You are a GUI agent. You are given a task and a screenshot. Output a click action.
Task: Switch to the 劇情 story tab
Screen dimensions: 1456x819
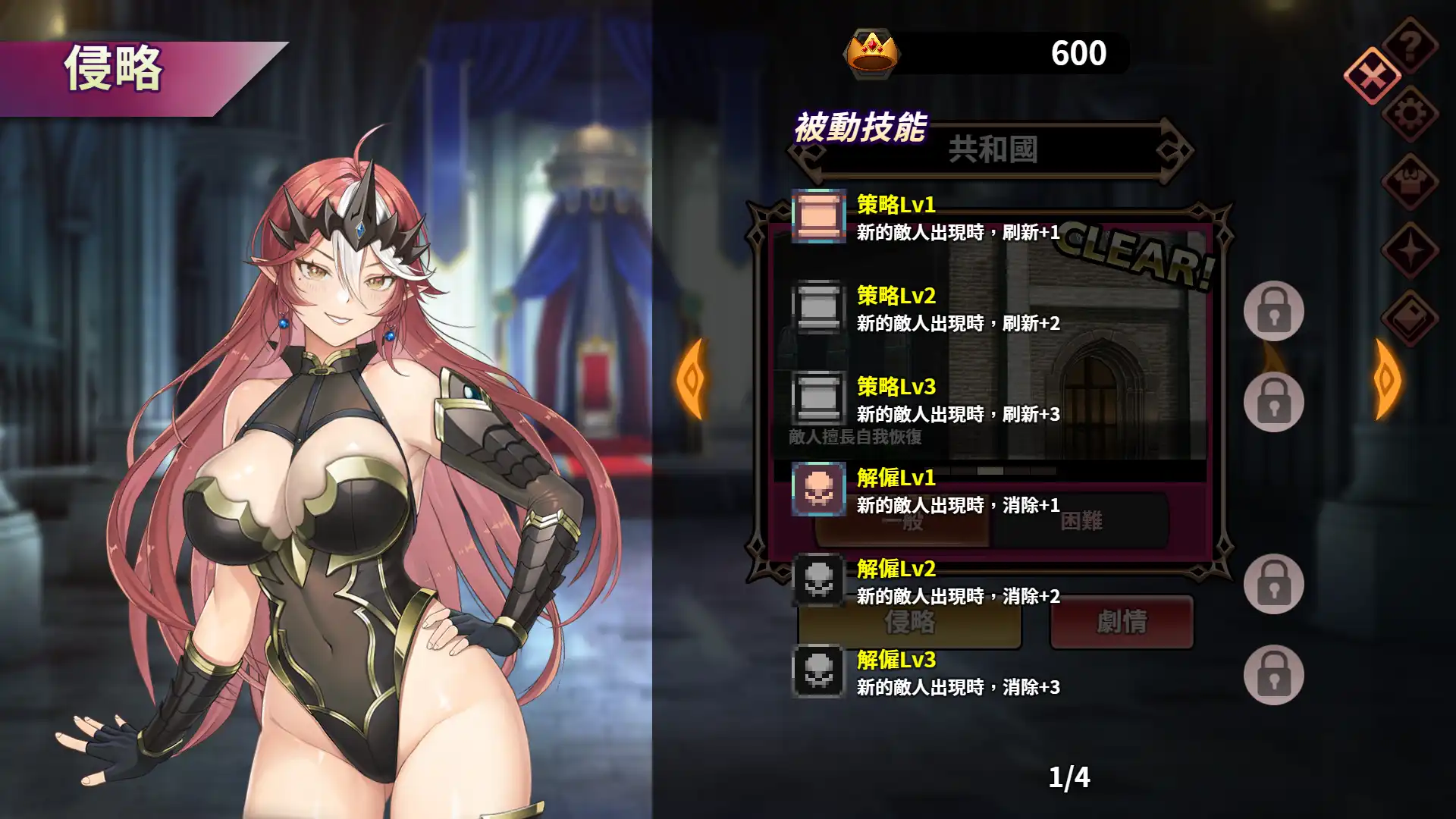tap(1122, 623)
